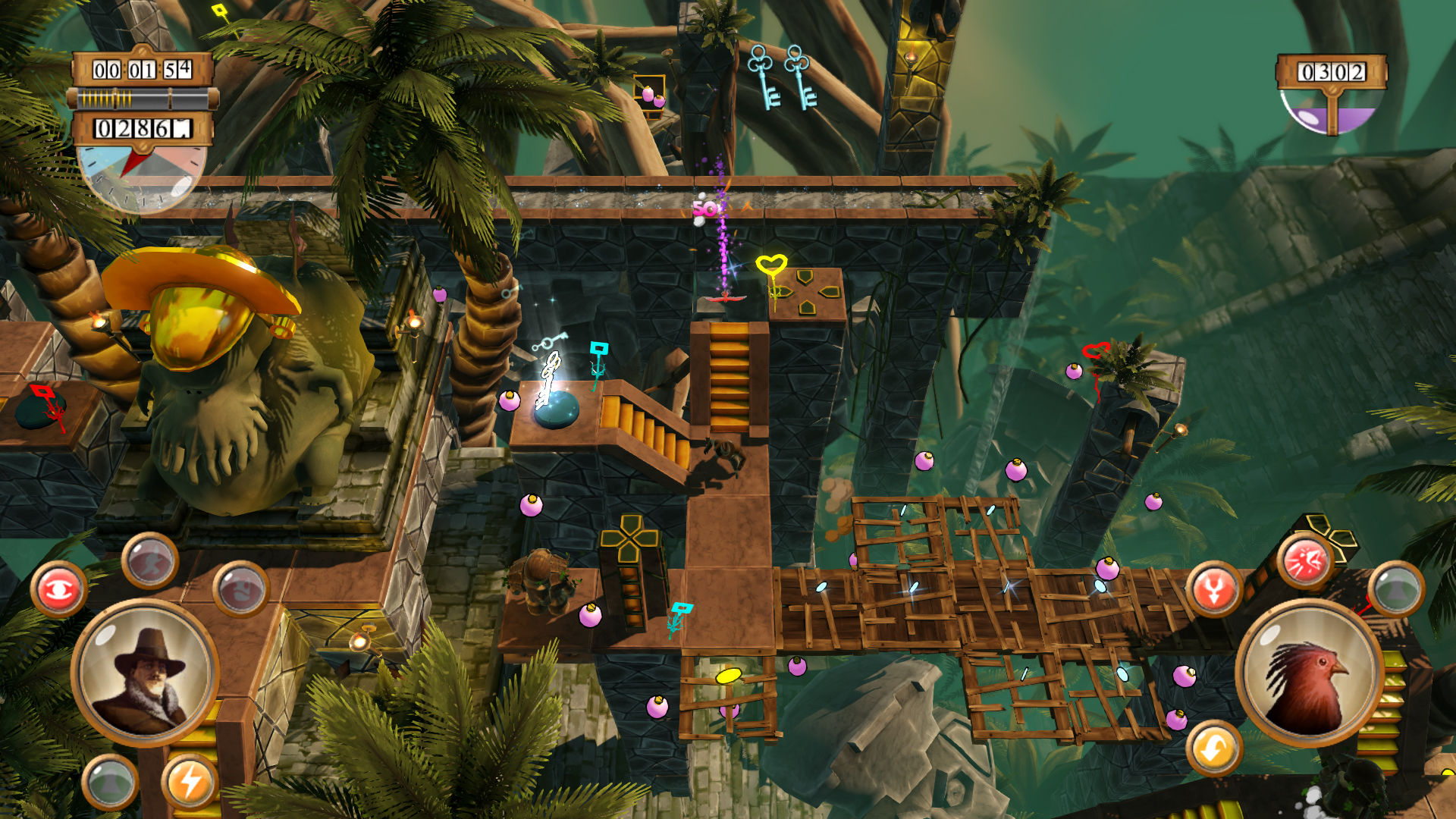The width and height of the screenshot is (1456, 819).
Task: Activate the orange lightning bolt ability
Action: click(x=189, y=781)
